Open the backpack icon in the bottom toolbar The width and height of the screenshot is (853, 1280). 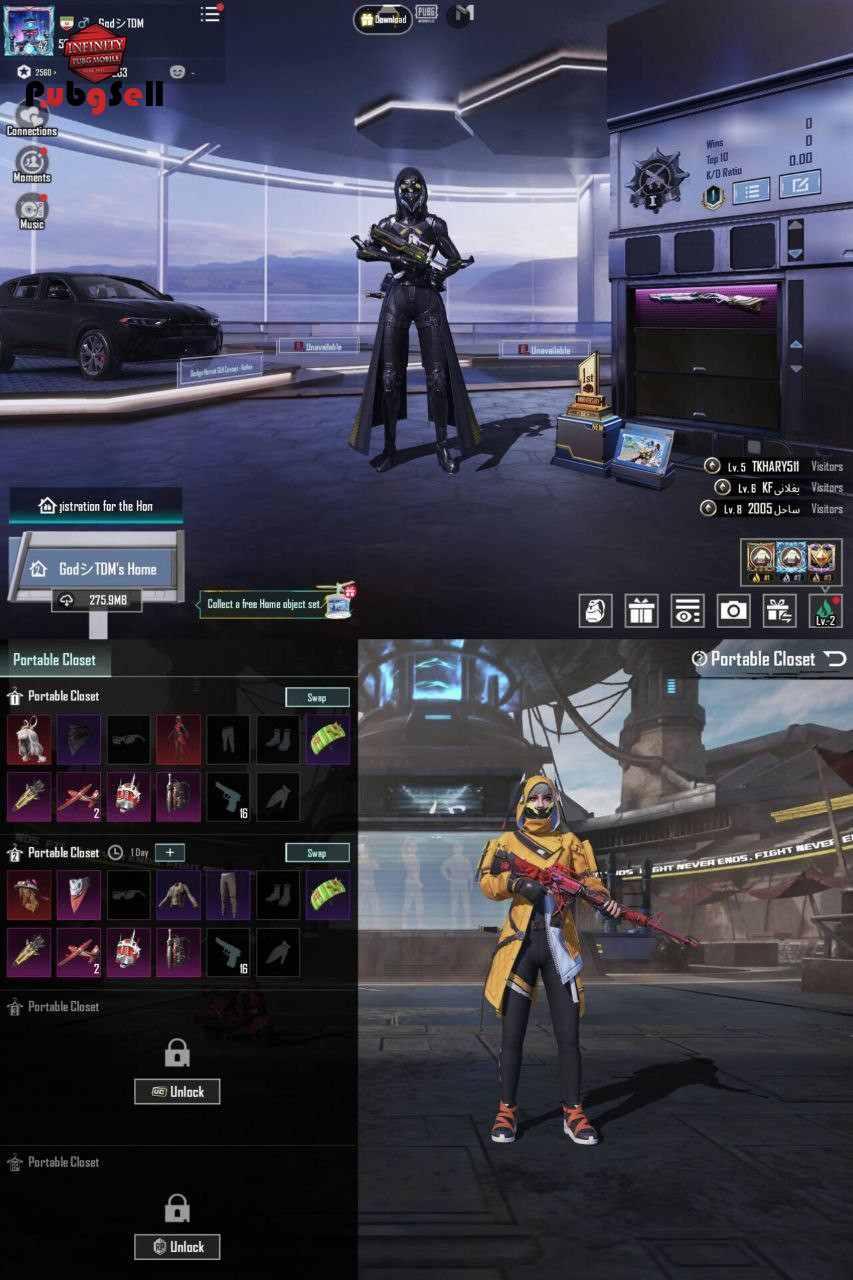point(596,610)
